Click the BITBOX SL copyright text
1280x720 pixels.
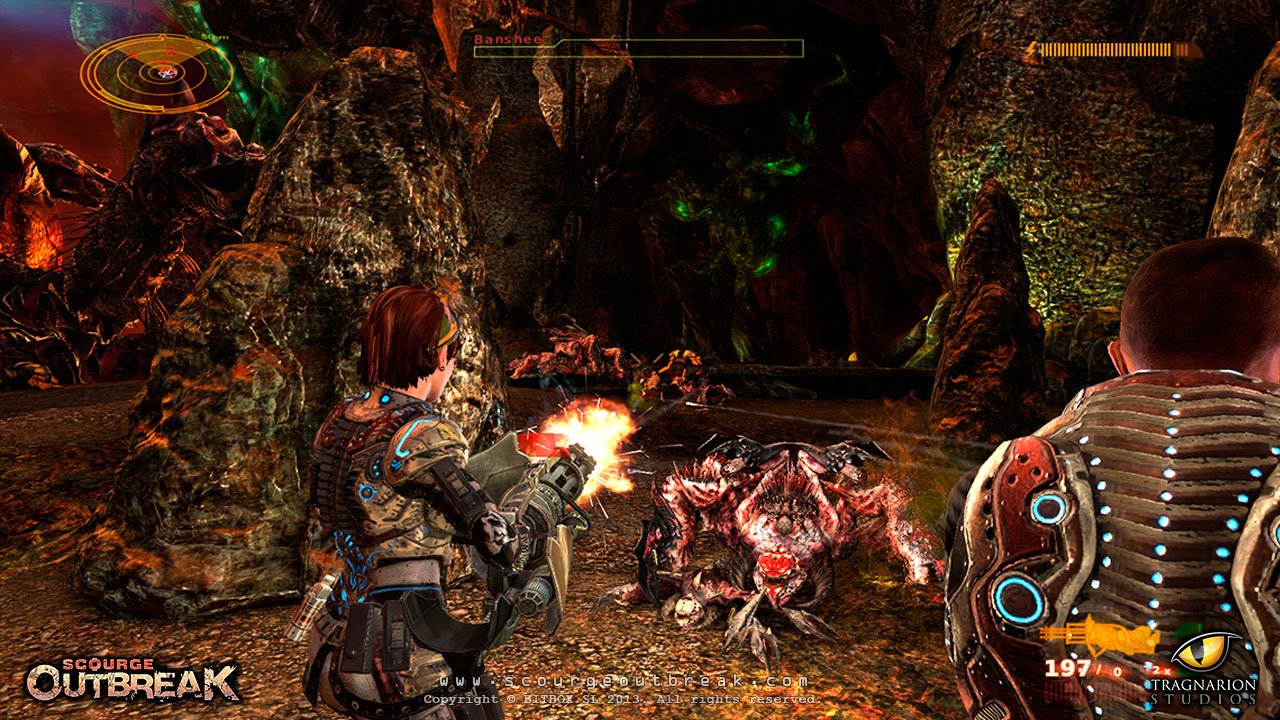(x=620, y=700)
